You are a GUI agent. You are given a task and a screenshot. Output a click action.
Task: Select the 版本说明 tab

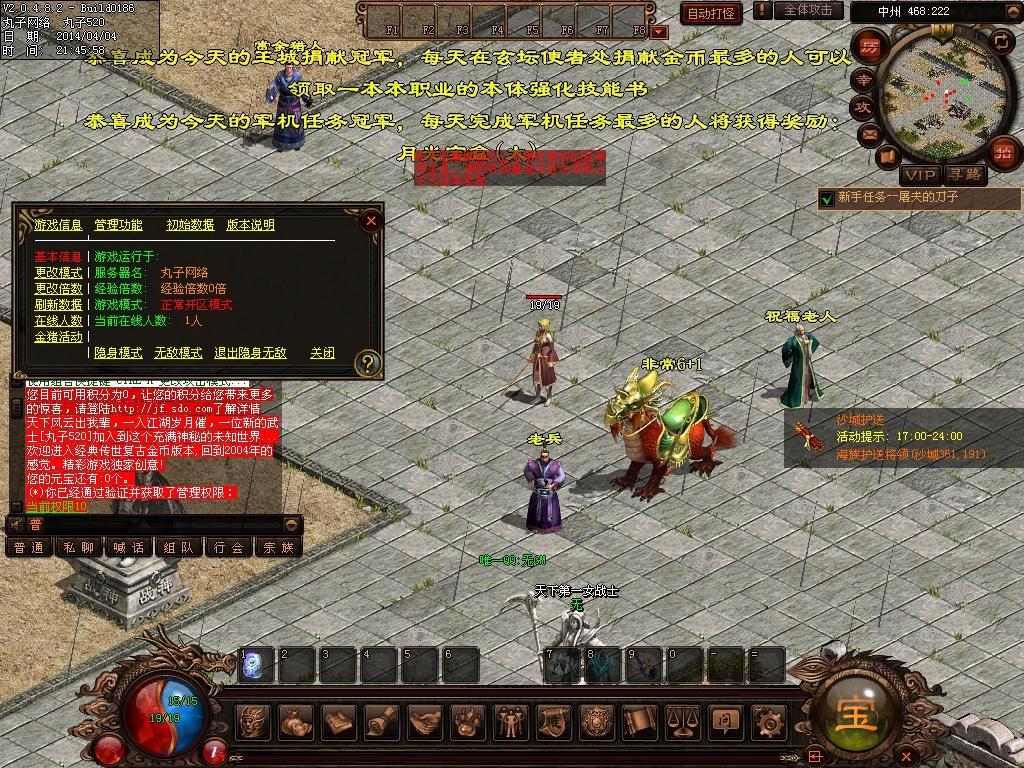pos(250,225)
